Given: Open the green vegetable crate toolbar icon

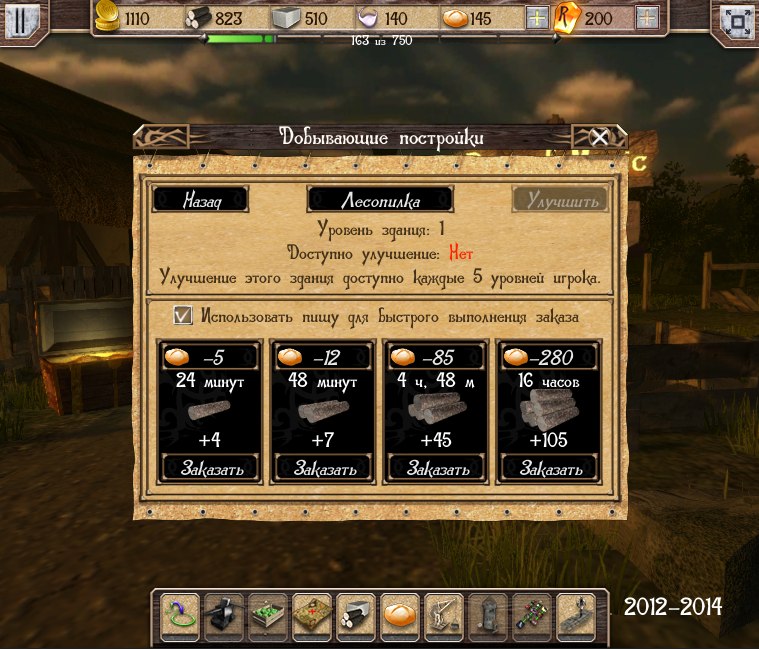Looking at the screenshot, I should tap(268, 615).
